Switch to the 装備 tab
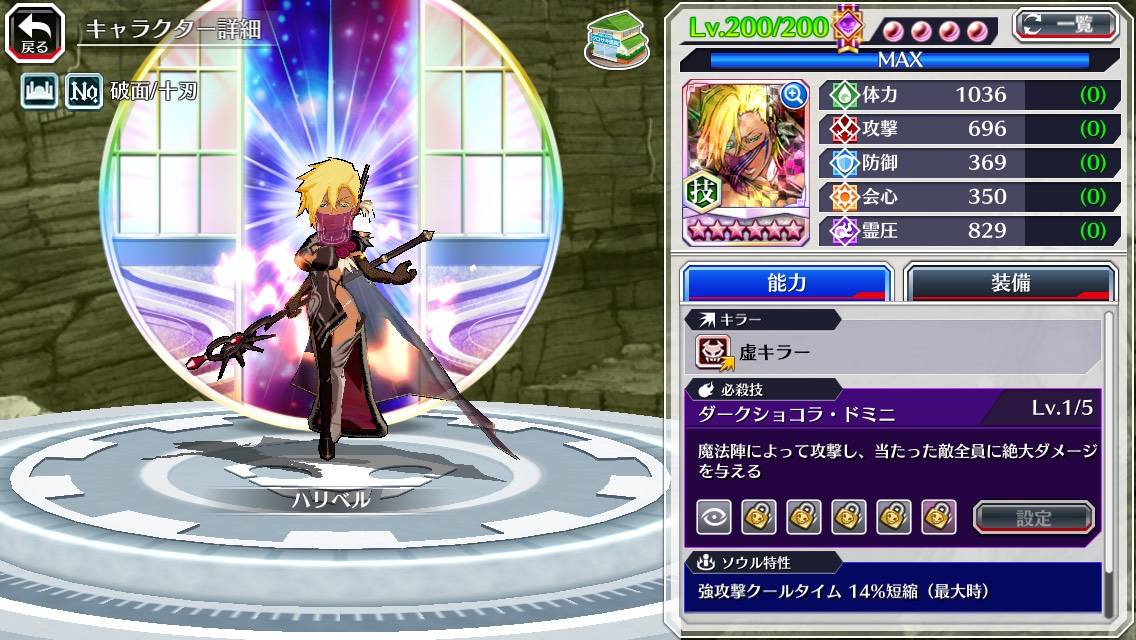The width and height of the screenshot is (1136, 640). [1009, 283]
